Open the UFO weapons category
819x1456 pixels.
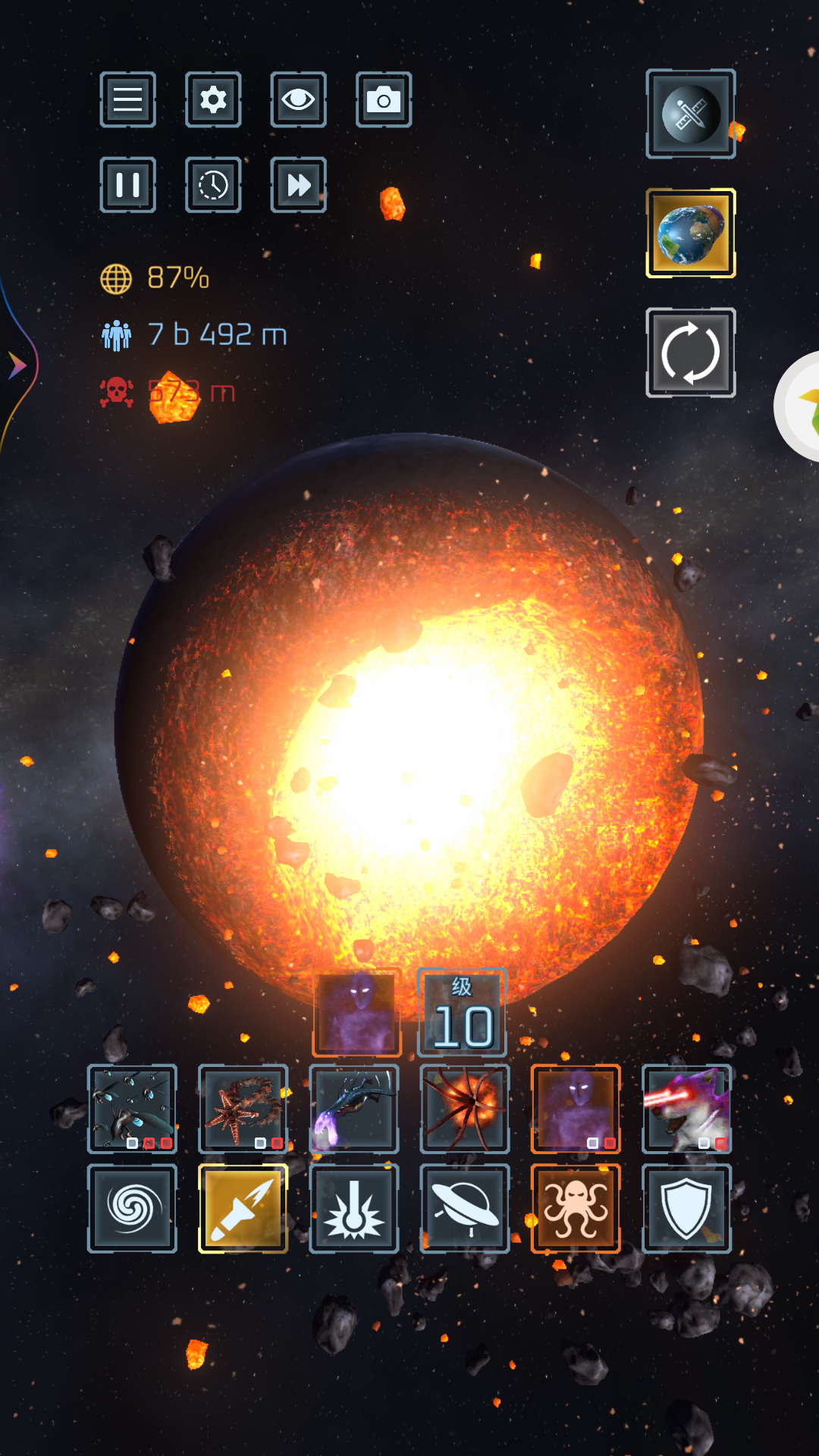[464, 1209]
